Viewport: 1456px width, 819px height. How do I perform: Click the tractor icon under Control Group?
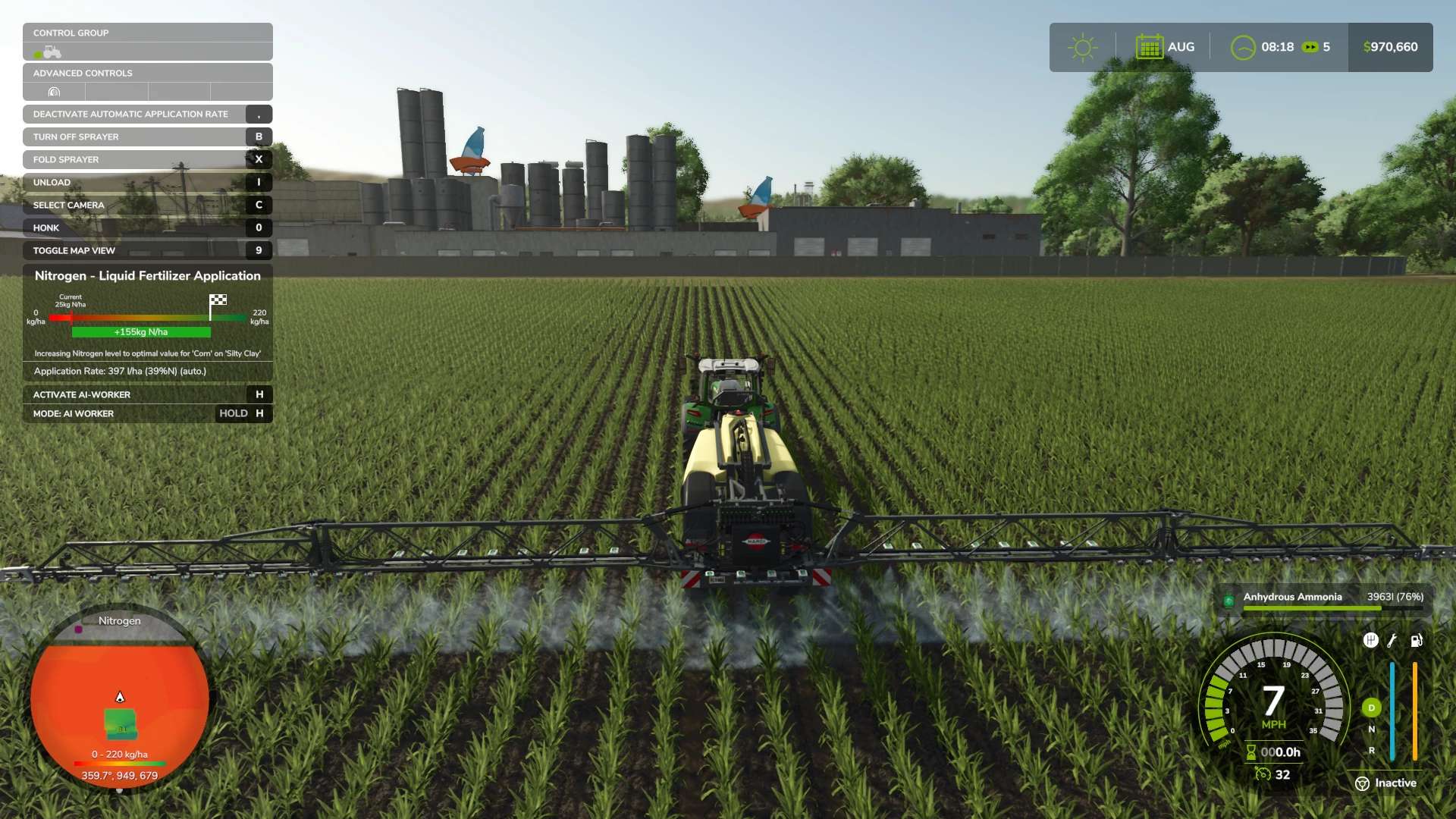50,52
